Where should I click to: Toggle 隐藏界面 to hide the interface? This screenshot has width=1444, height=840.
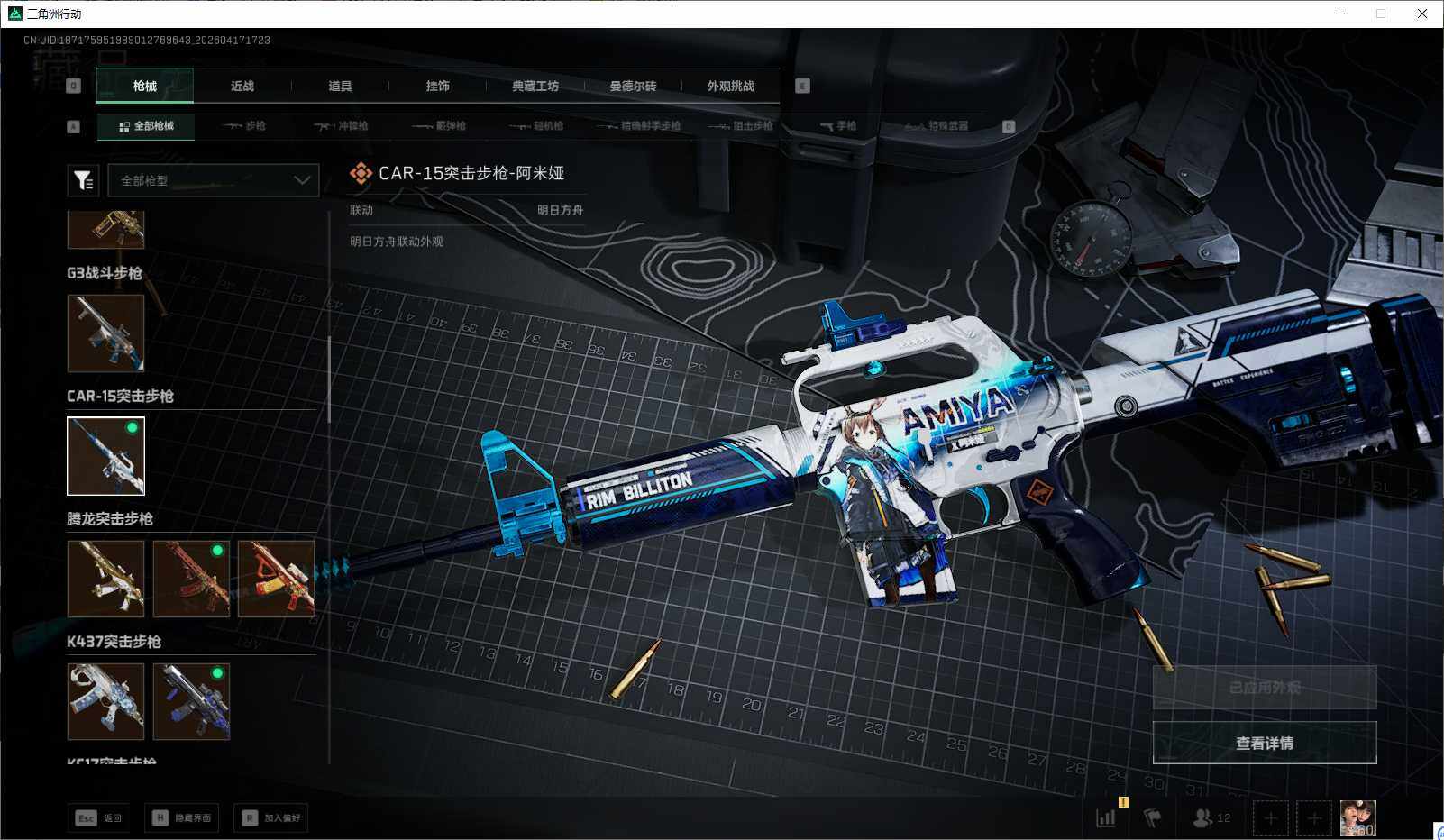(182, 818)
